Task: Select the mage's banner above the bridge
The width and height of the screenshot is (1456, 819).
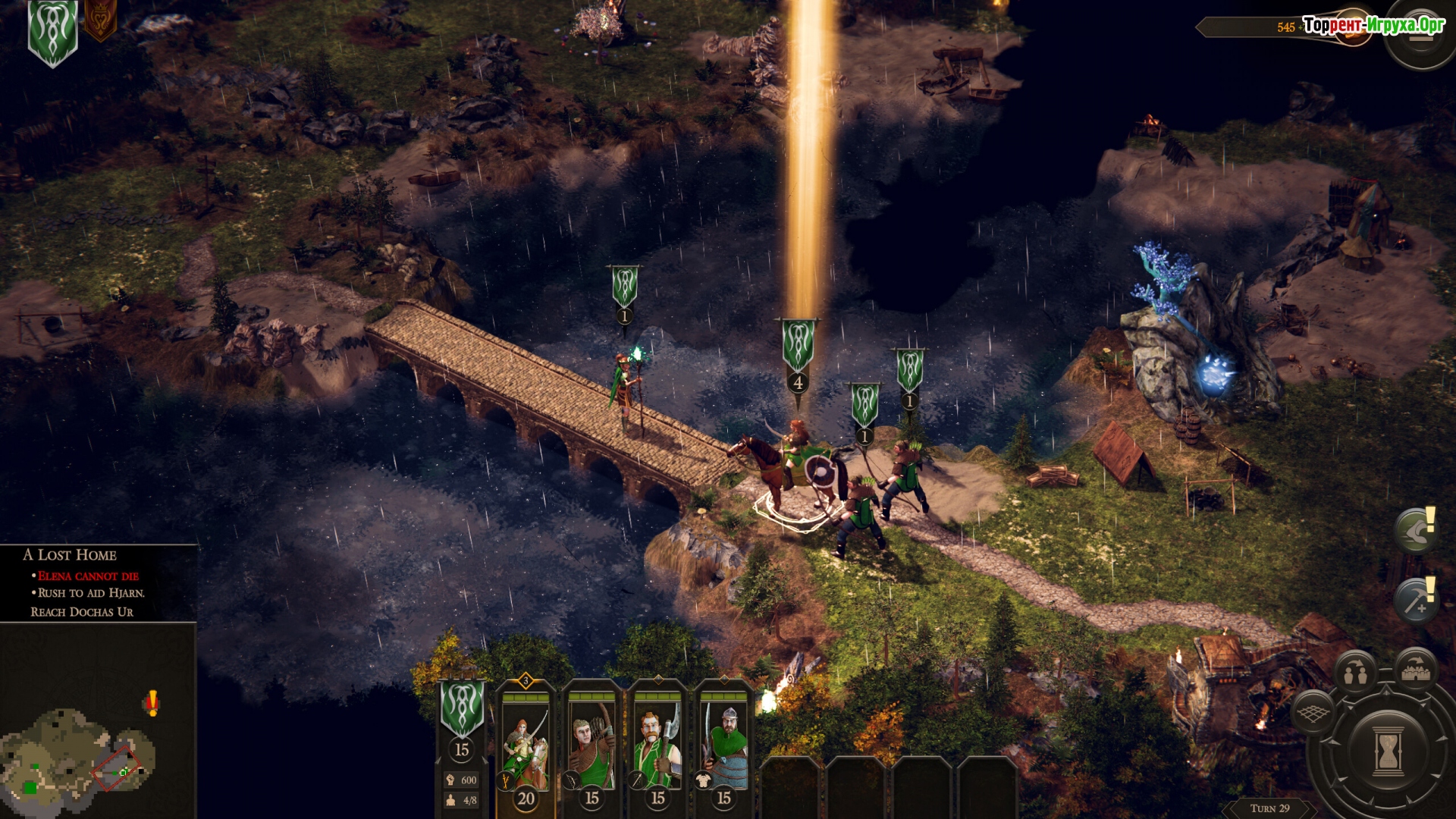Action: point(625,287)
